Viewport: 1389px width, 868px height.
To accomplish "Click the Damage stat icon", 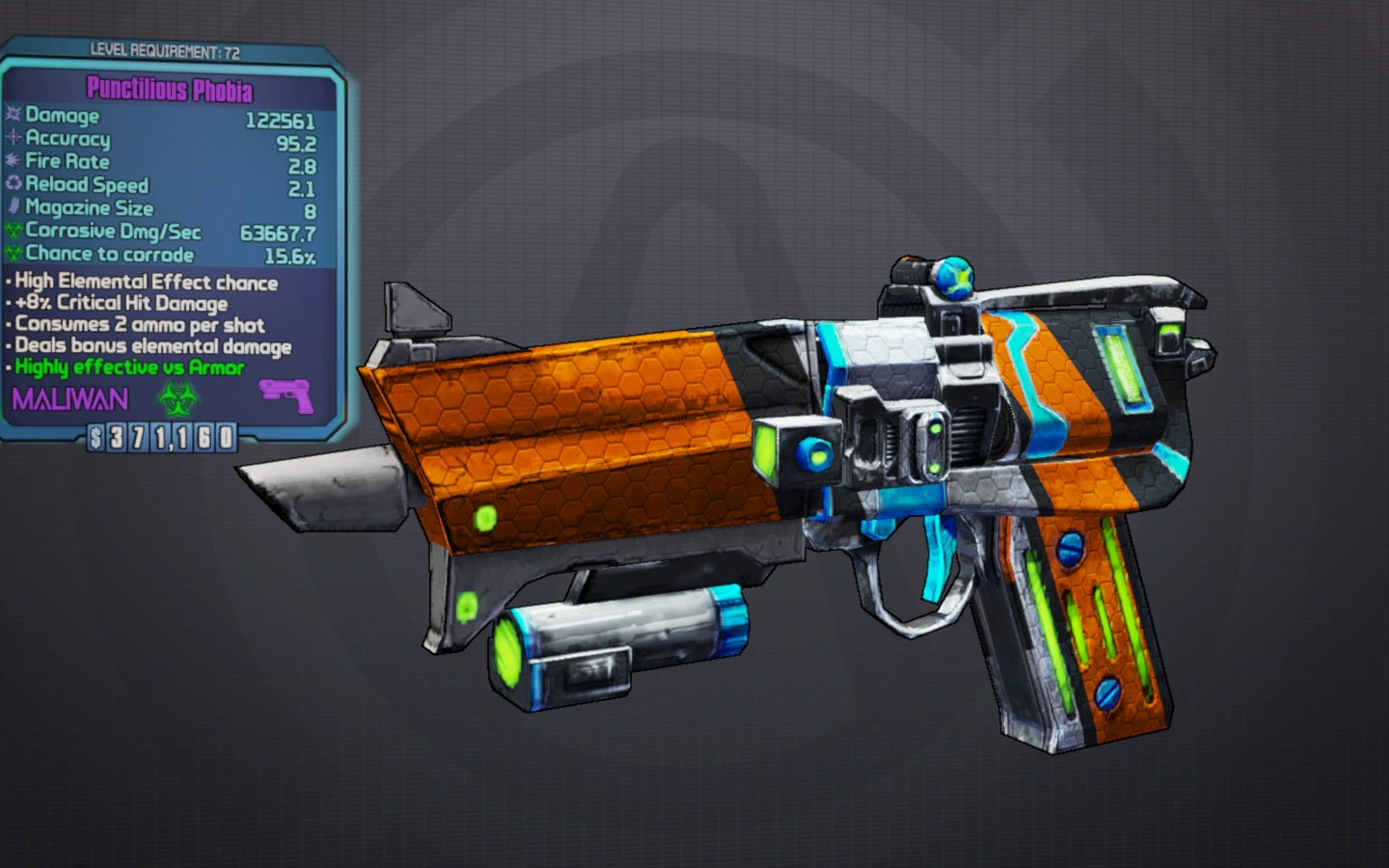I will coord(13,116).
